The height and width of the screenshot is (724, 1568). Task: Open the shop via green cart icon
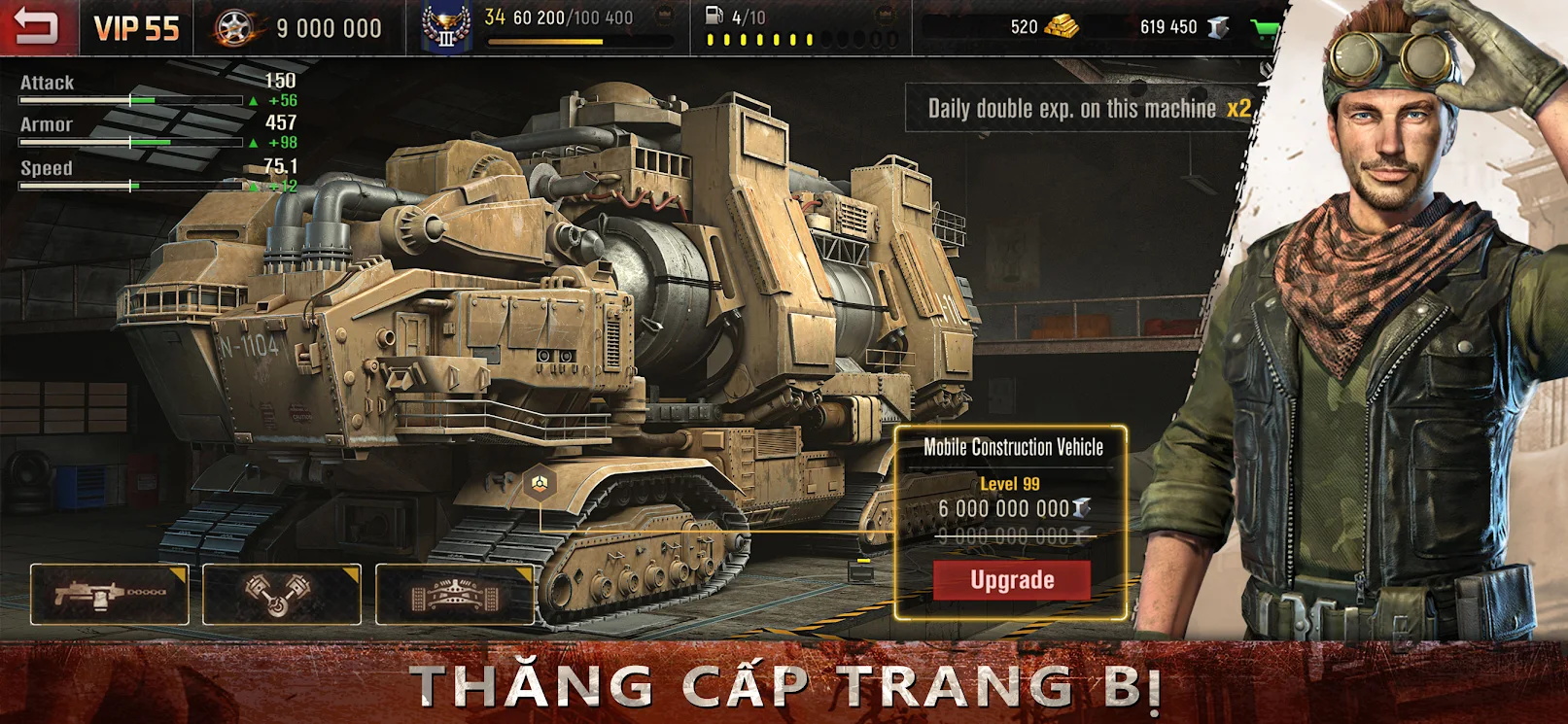[x=1265, y=28]
